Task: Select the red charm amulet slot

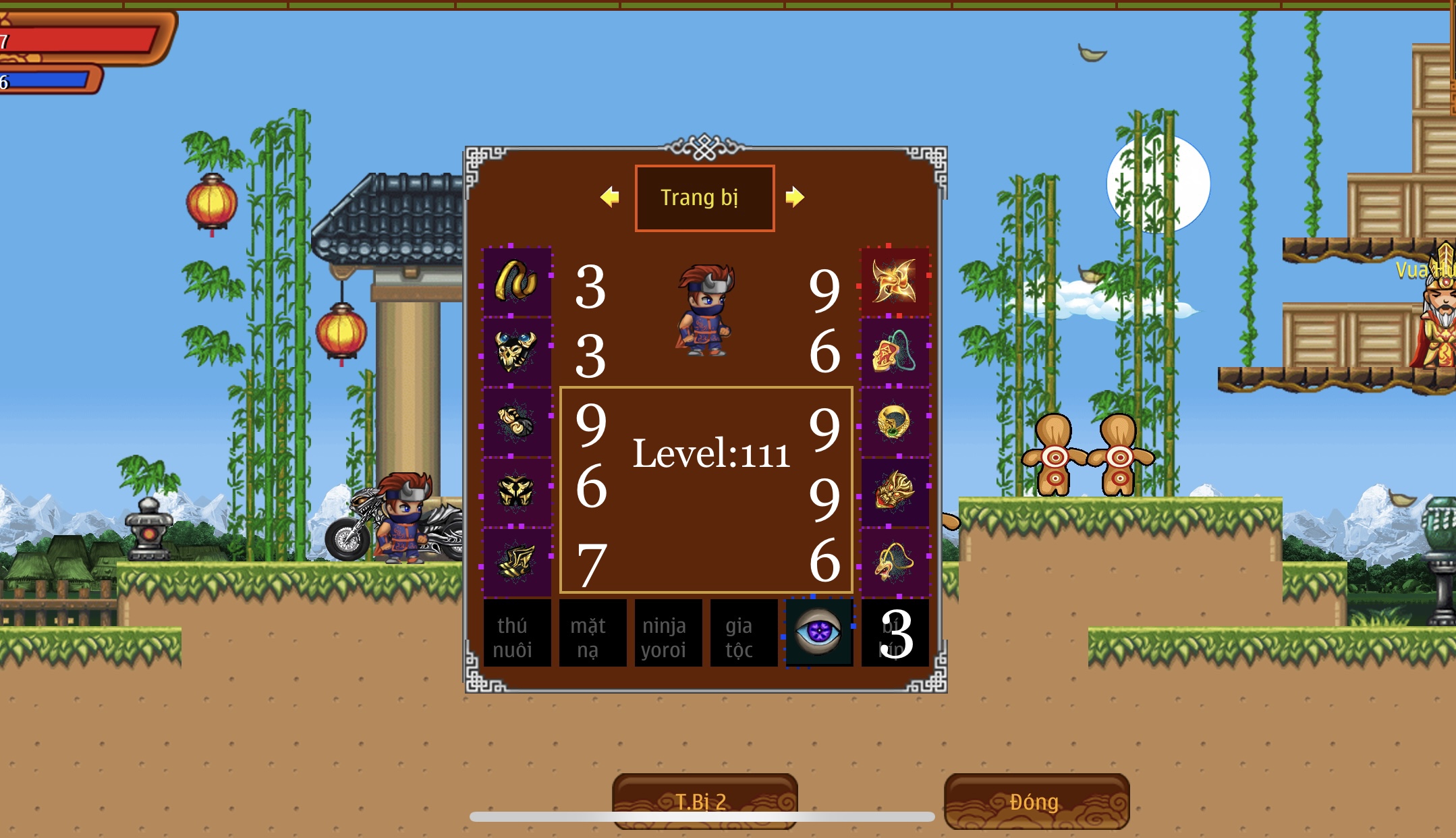Action: point(895,352)
